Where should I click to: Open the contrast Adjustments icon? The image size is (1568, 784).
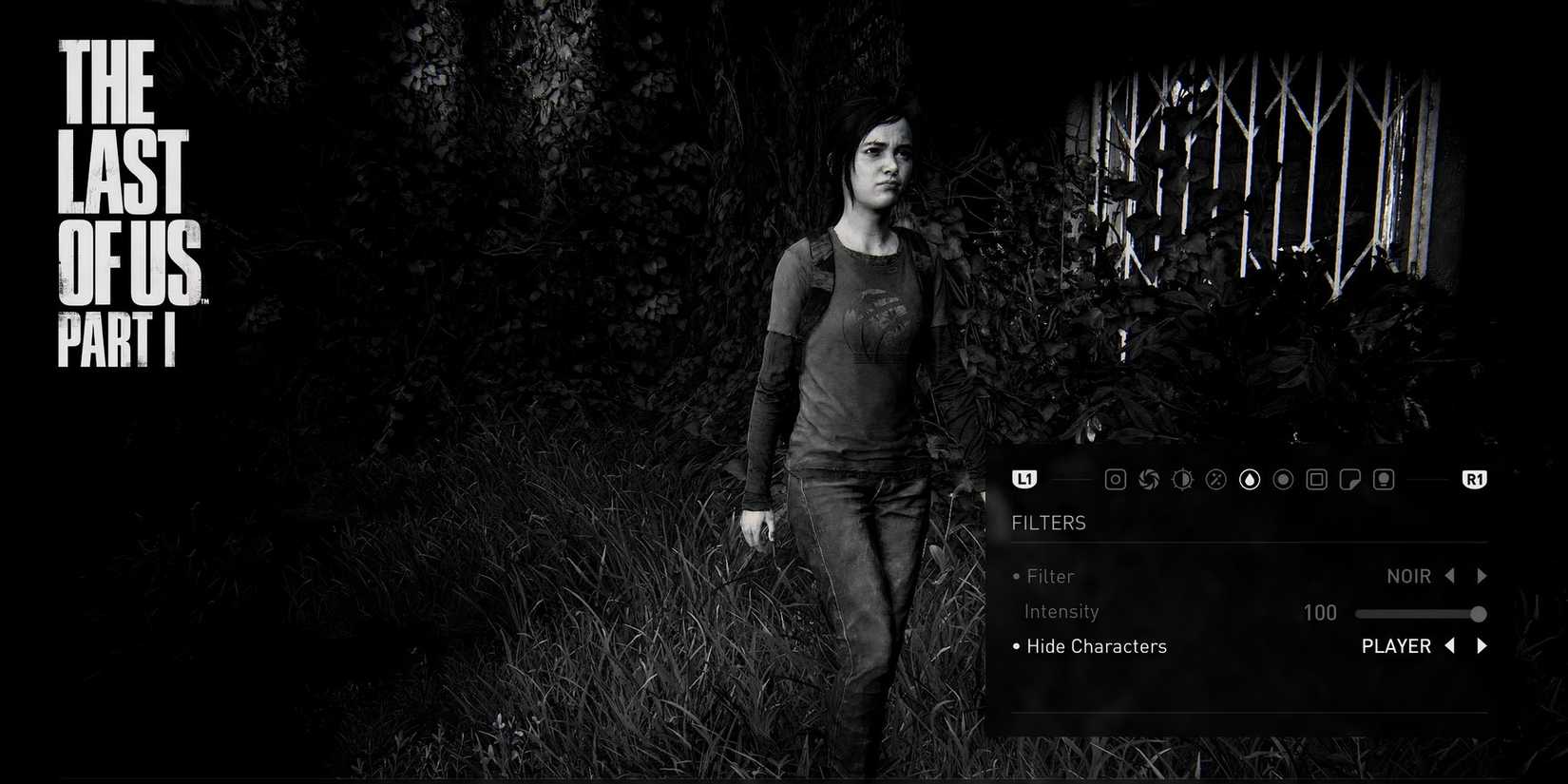click(x=1182, y=479)
